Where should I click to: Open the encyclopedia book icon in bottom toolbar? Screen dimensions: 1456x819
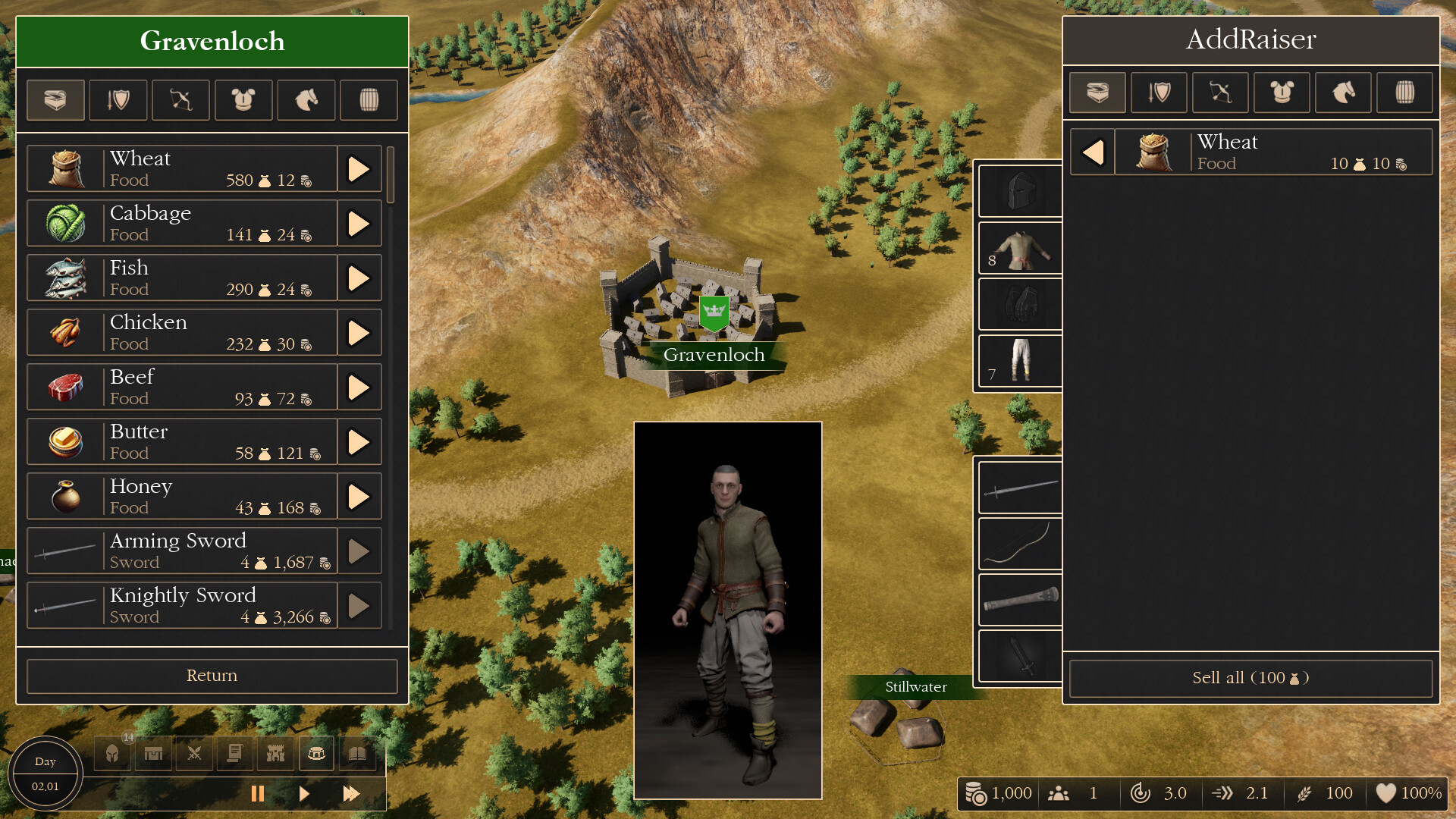pos(358,753)
